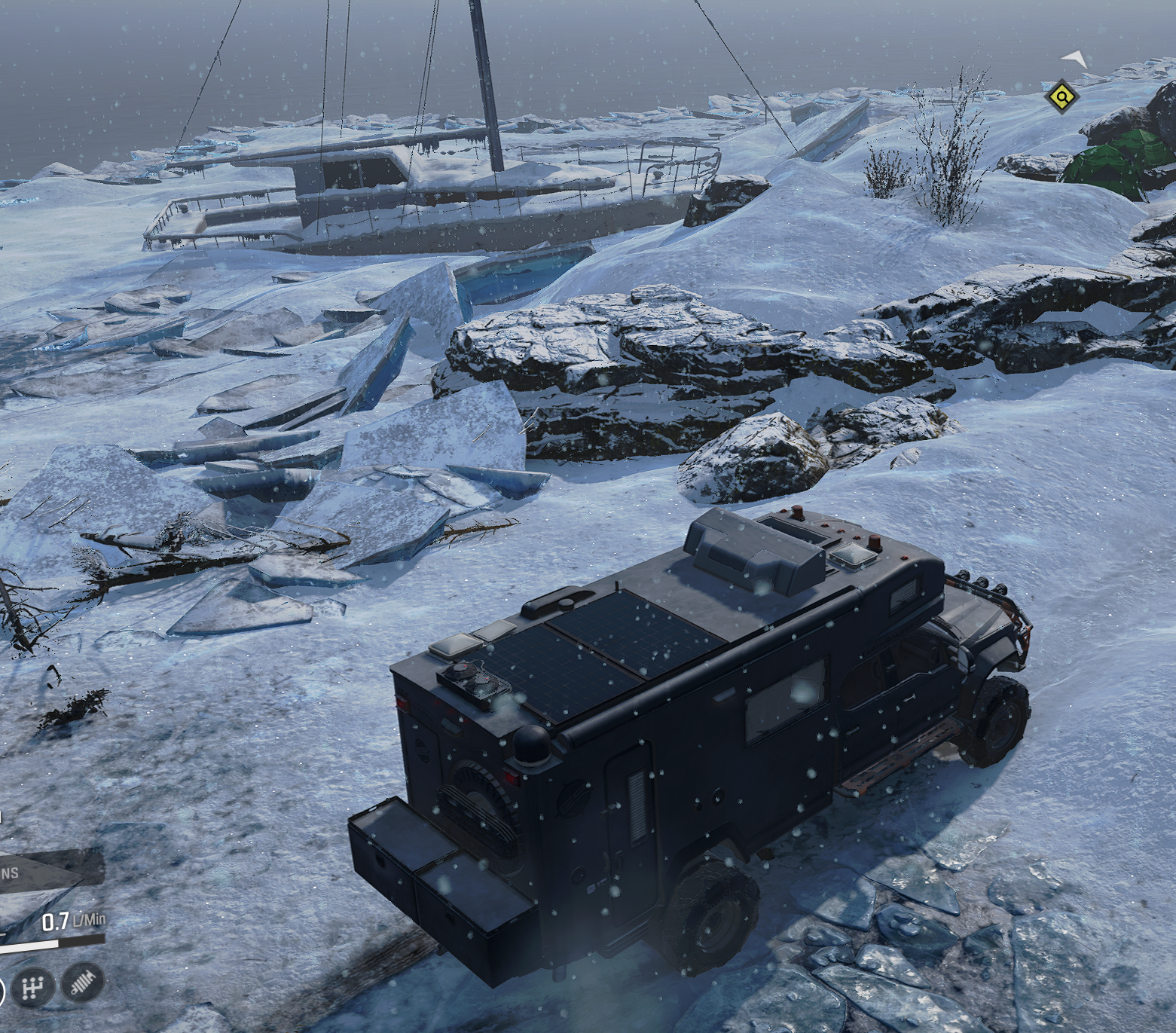Screen dimensions: 1176x1033
Task: Toggle the differential lock spring control
Action: point(82,984)
